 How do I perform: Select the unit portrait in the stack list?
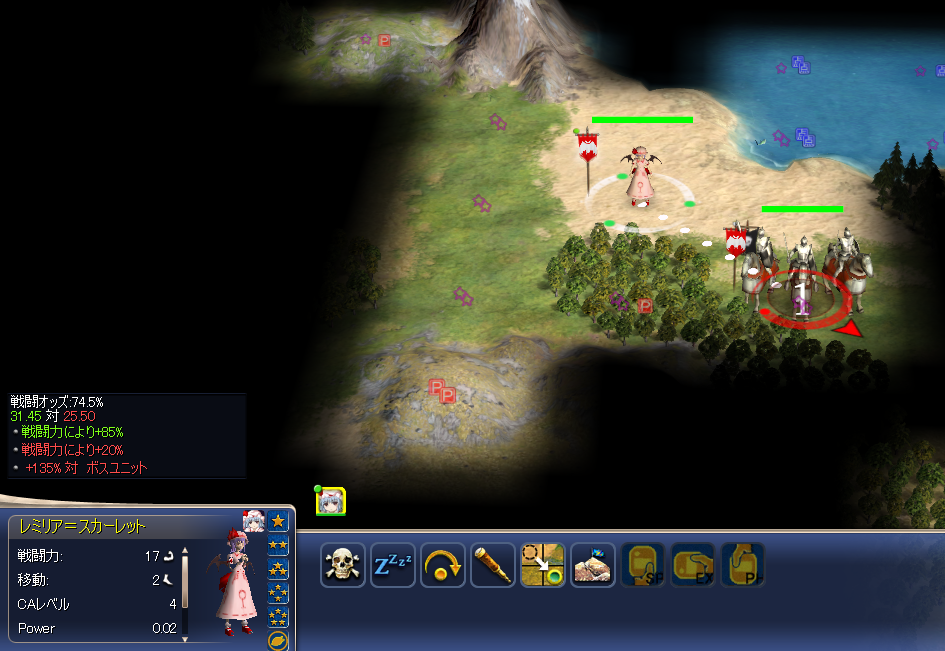tap(331, 501)
